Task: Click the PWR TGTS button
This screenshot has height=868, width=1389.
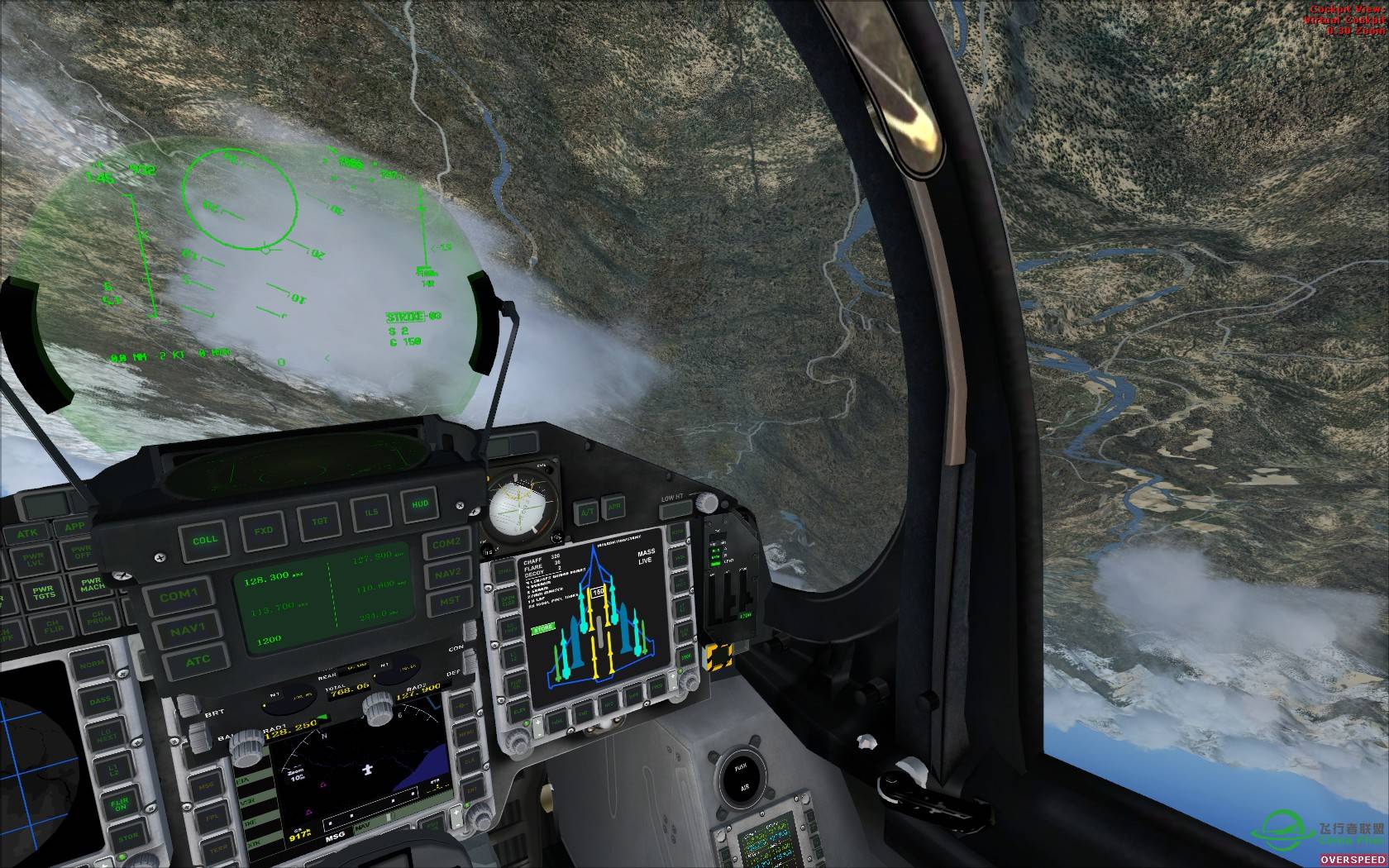Action: coord(42,595)
